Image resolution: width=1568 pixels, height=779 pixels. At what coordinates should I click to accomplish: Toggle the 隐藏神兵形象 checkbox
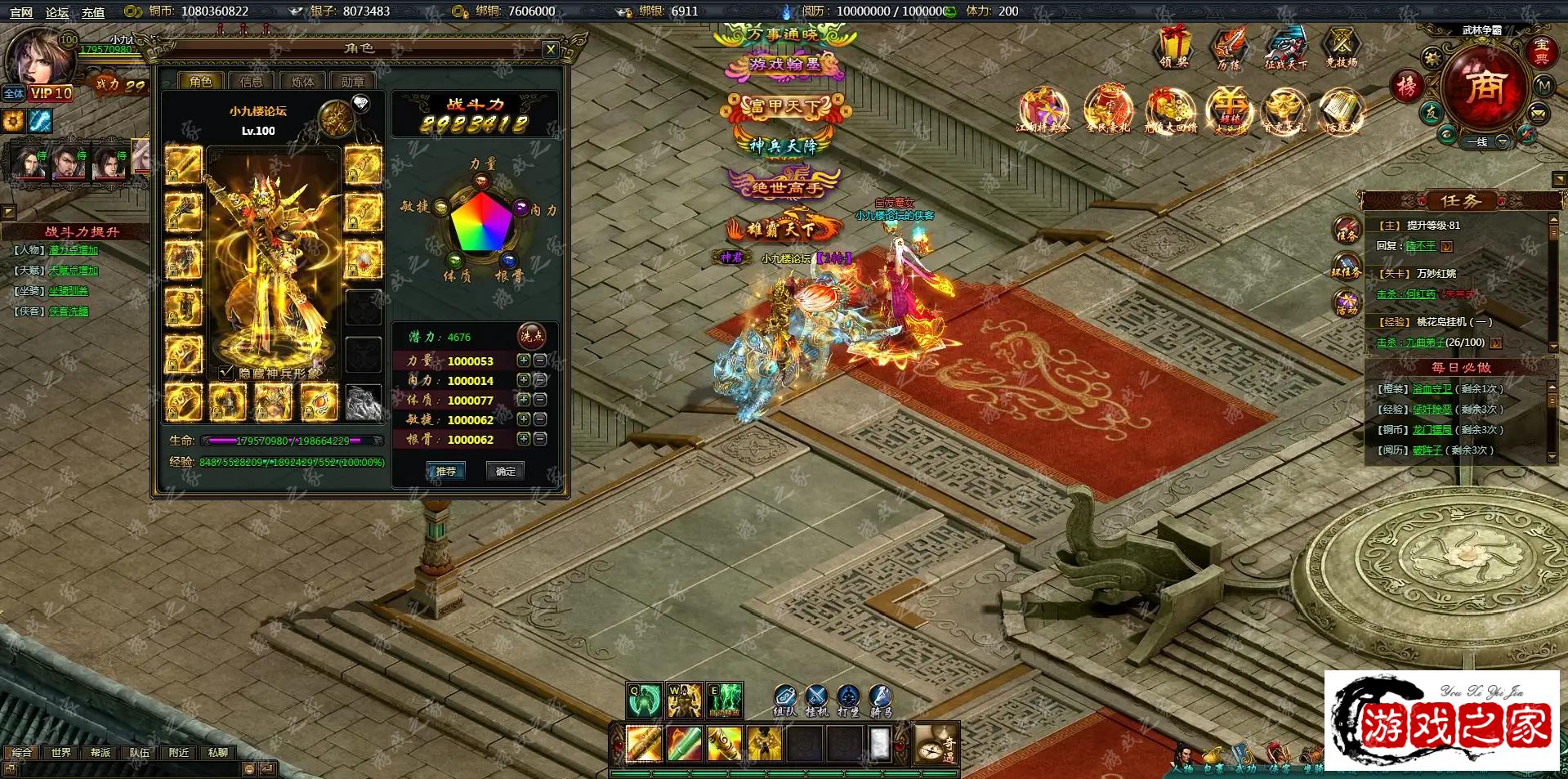pyautogui.click(x=226, y=373)
